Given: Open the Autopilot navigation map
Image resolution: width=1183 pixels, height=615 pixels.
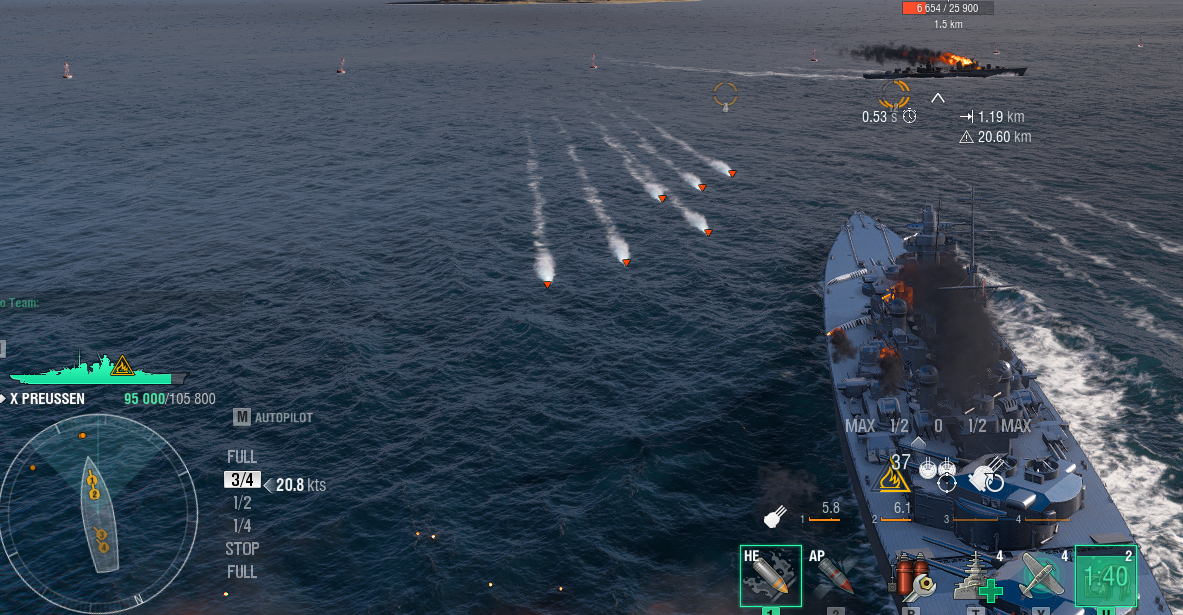Looking at the screenshot, I should coord(273,417).
